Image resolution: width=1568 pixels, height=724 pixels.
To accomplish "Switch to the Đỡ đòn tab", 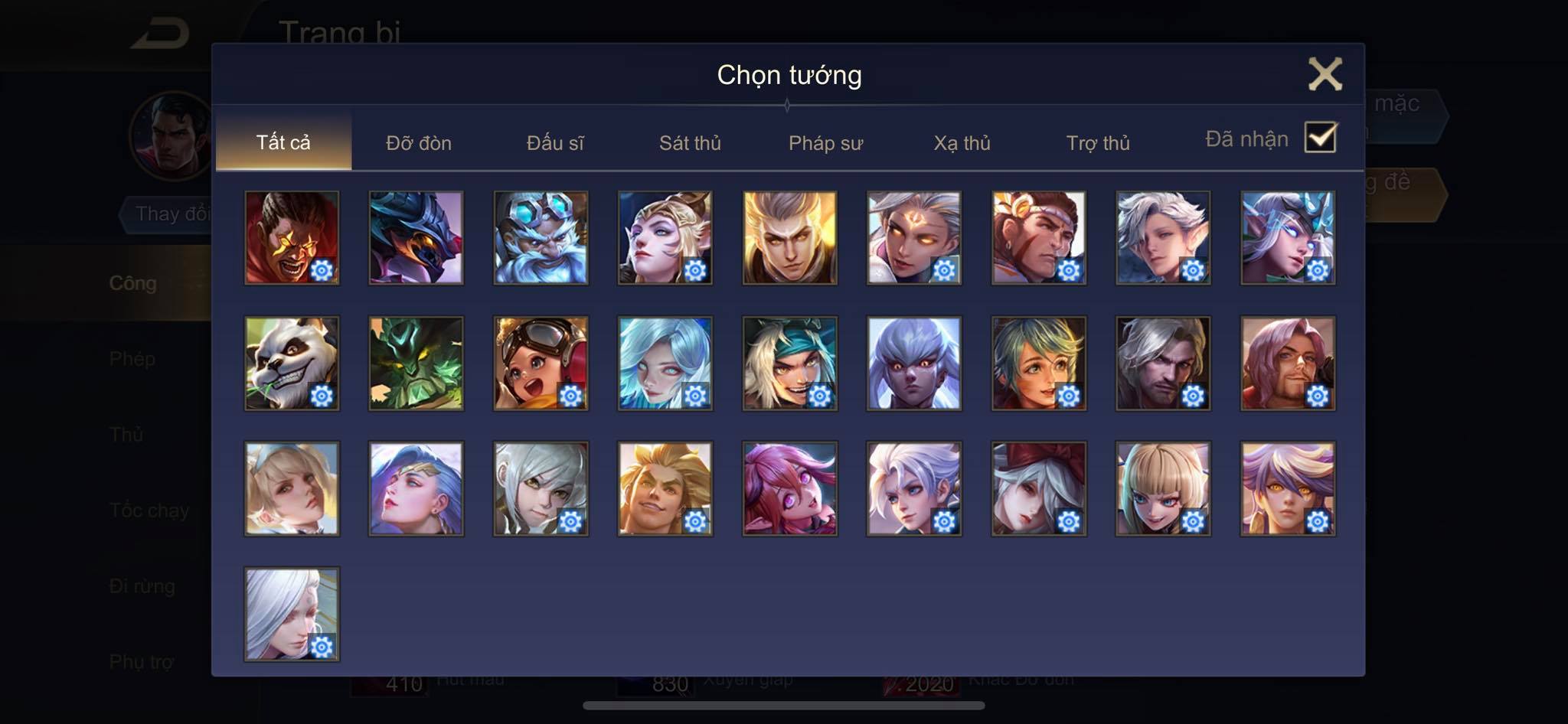I will coord(418,143).
